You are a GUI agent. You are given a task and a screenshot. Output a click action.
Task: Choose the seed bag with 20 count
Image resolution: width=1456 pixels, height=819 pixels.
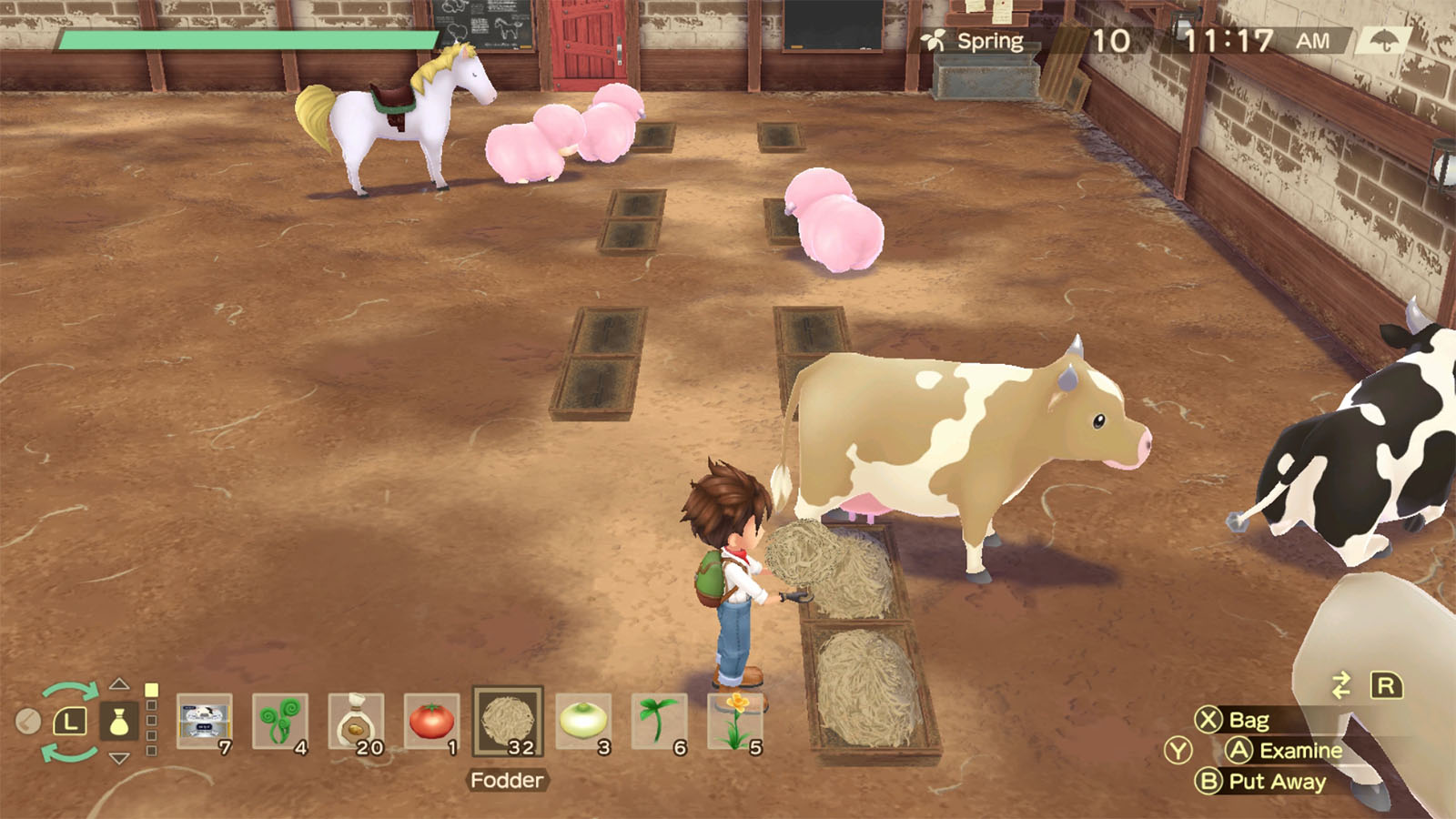(x=356, y=722)
